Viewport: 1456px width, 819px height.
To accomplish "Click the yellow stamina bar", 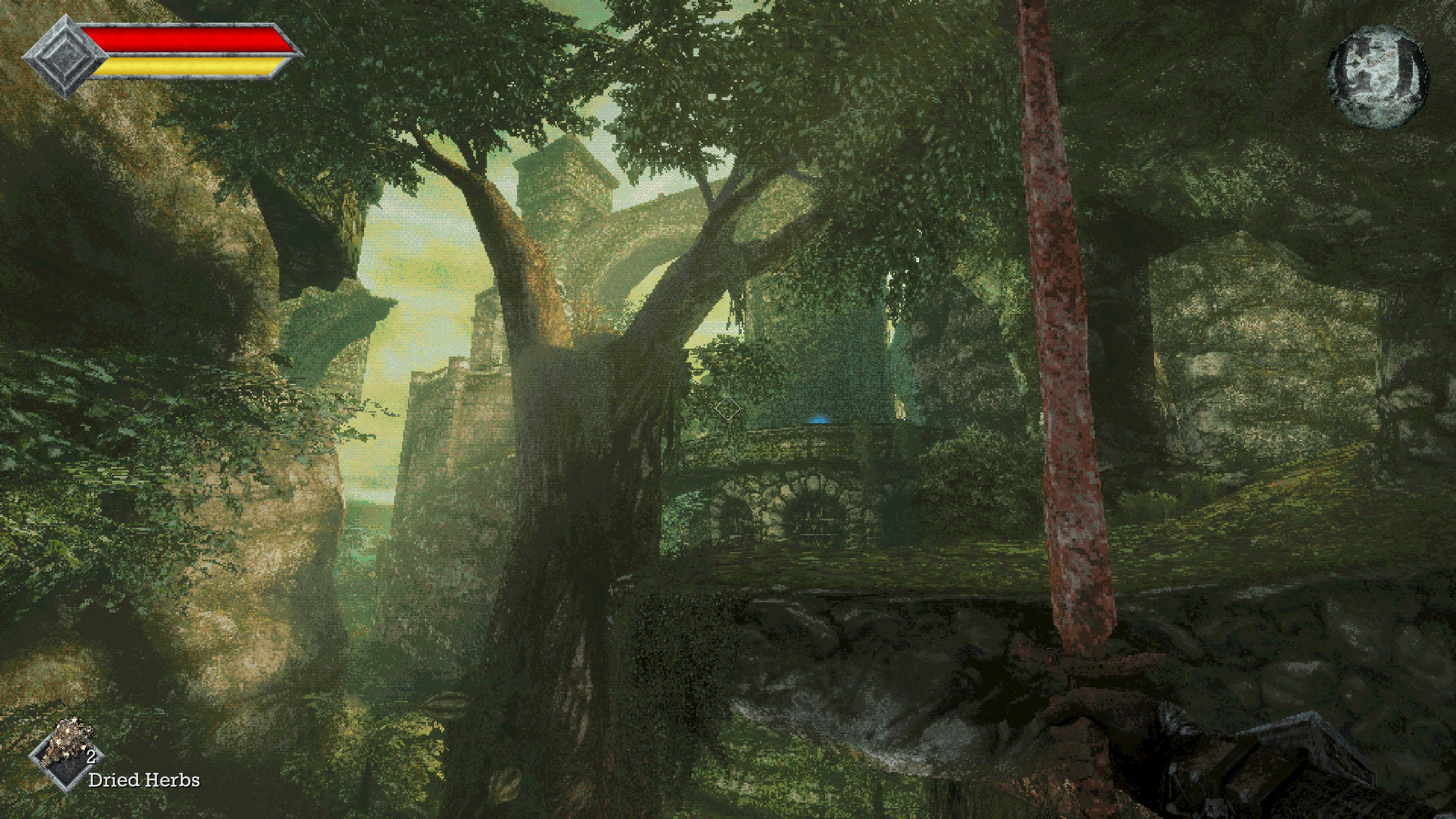I will [x=188, y=67].
